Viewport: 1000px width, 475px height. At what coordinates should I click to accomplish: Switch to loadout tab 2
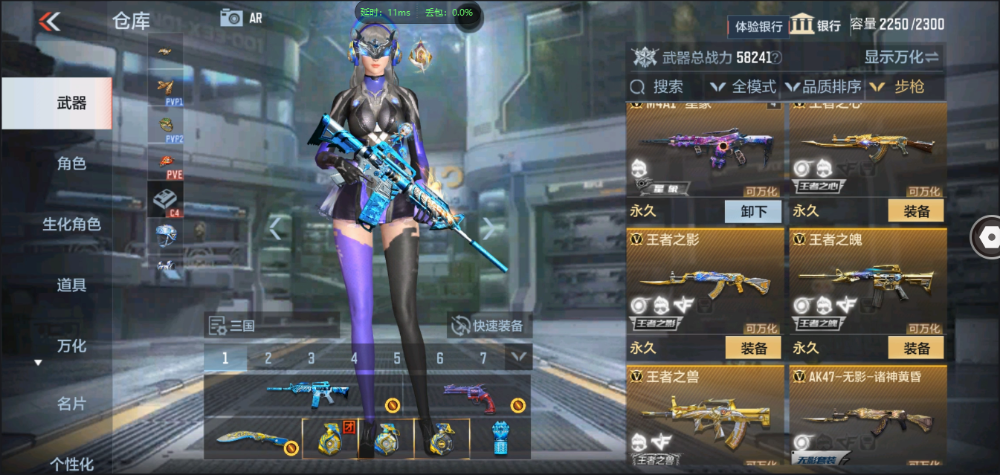pos(268,358)
